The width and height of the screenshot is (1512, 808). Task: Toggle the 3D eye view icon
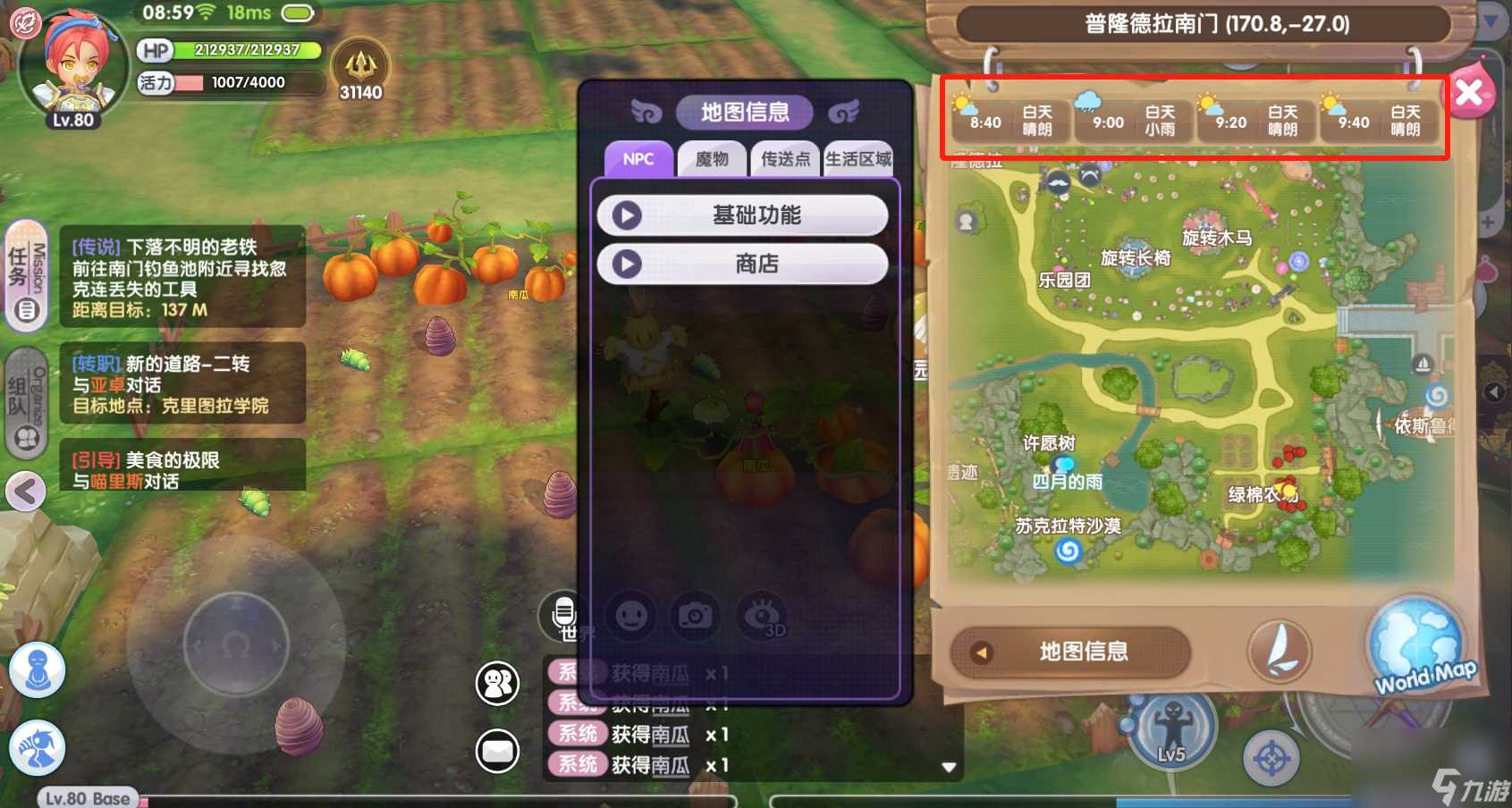click(x=763, y=617)
